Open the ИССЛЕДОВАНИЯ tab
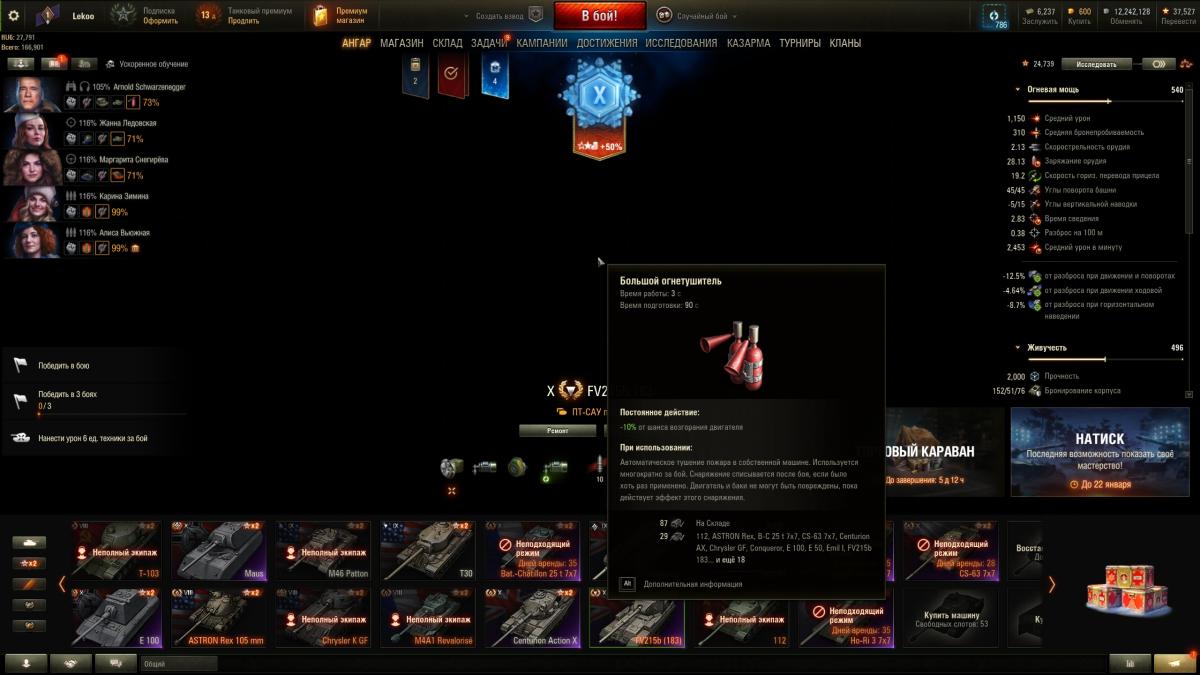The width and height of the screenshot is (1200, 675). pyautogui.click(x=681, y=43)
